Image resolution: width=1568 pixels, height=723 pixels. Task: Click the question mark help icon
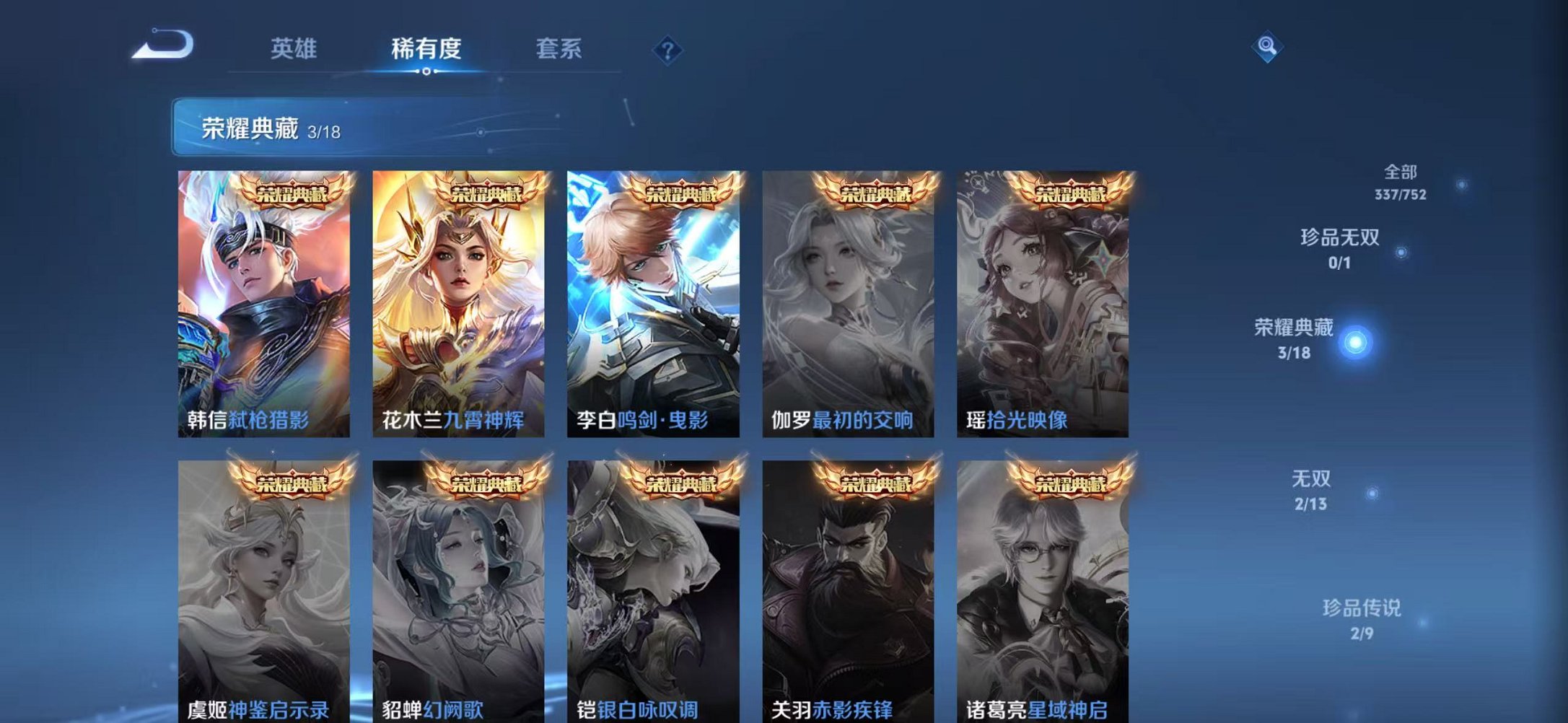pos(667,49)
